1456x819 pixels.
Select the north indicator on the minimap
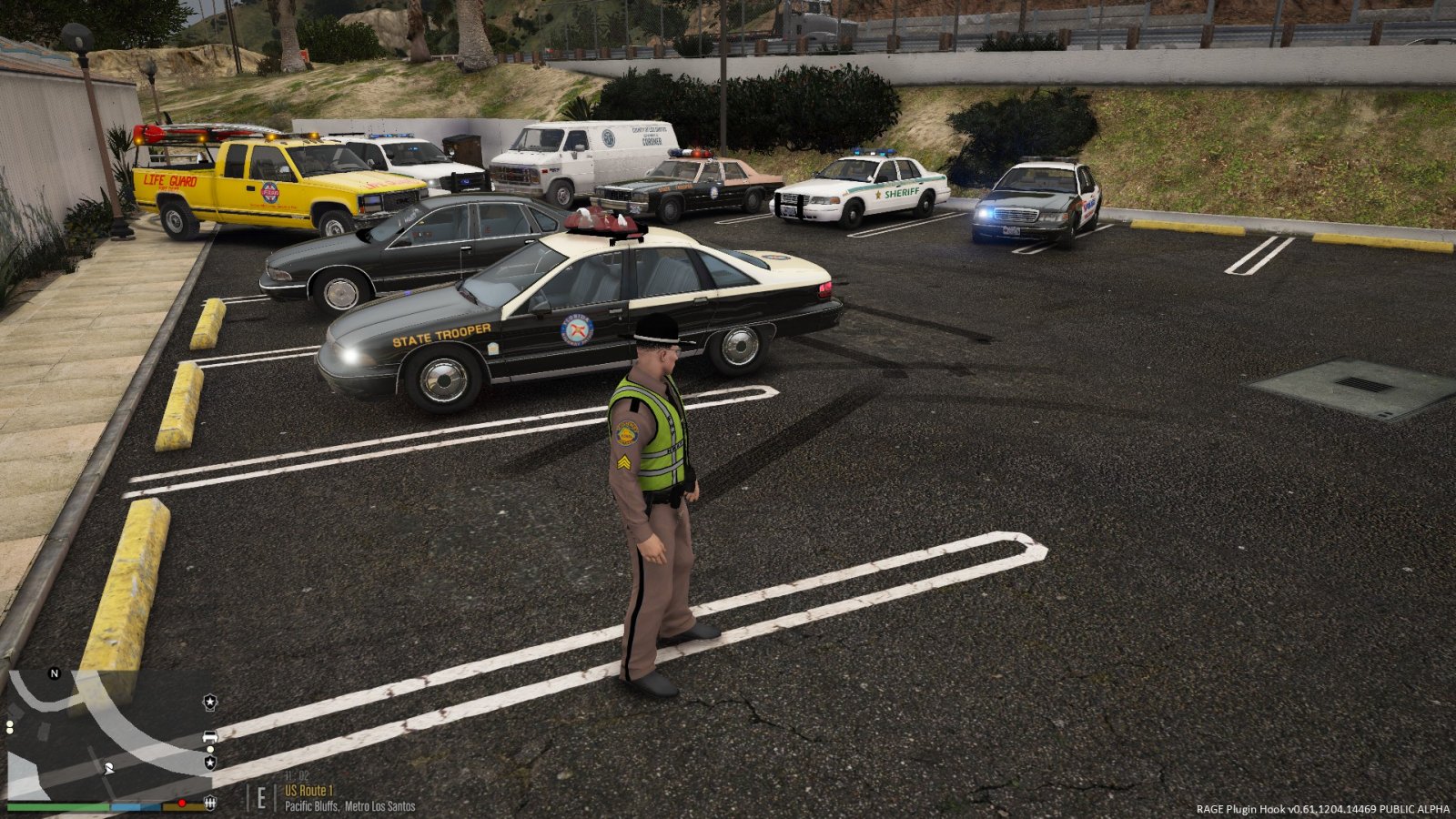(54, 673)
